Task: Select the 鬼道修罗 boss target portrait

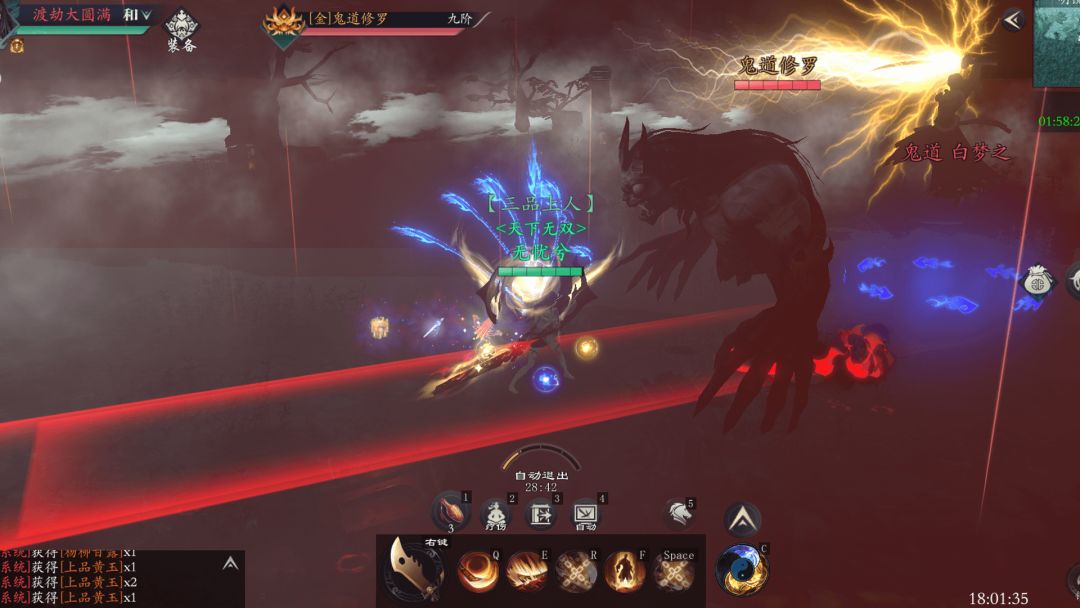Action: click(283, 24)
